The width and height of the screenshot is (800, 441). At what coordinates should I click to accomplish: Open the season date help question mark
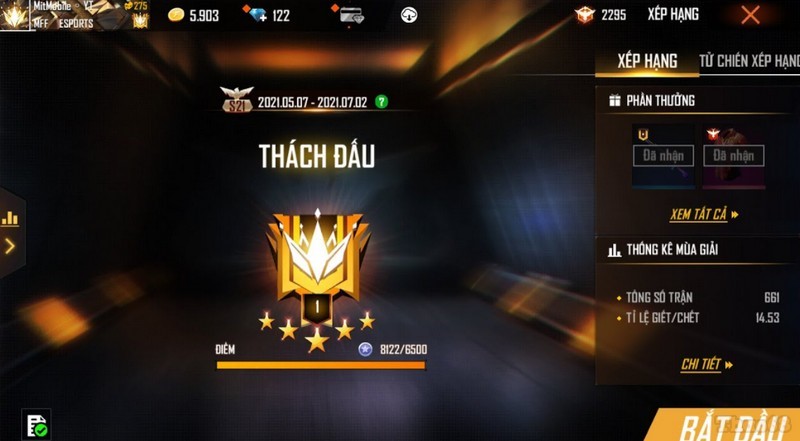point(381,102)
